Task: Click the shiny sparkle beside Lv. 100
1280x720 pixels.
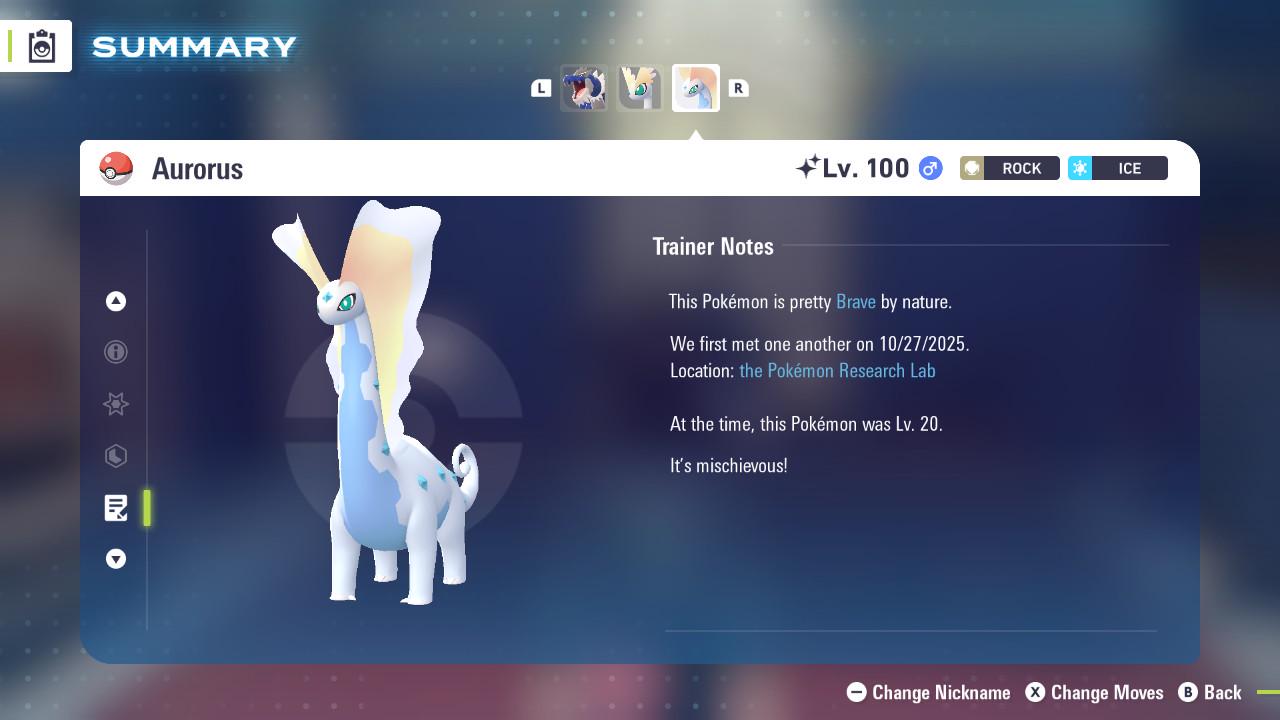Action: pyautogui.click(x=812, y=166)
